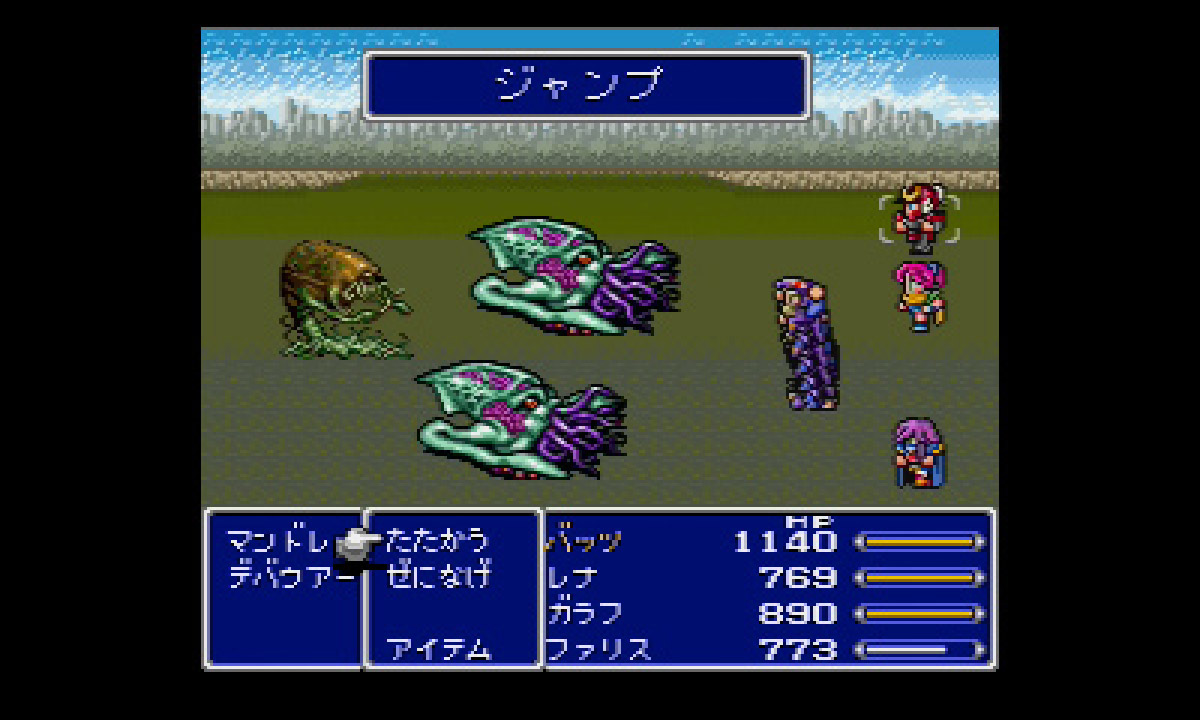
Task: Choose the ぜになげ command
Action: (439, 577)
